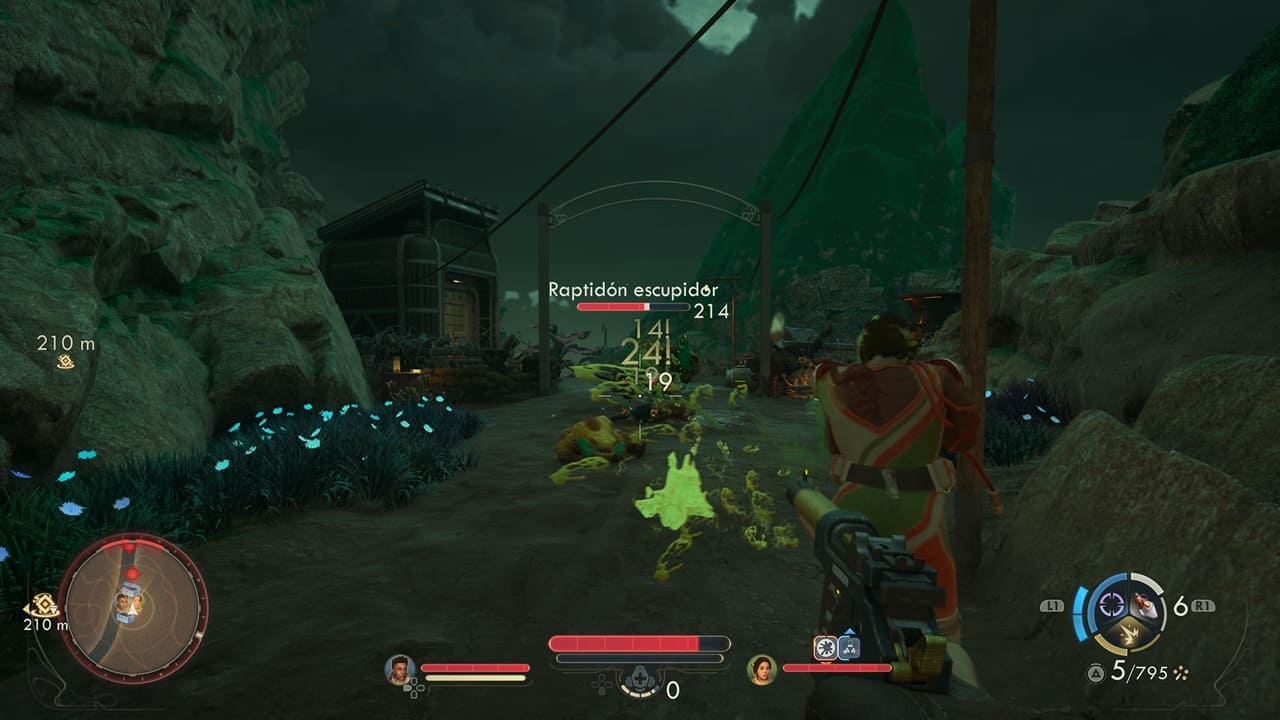1280x720 pixels.
Task: Activate the golden burst ability segment
Action: click(x=1129, y=632)
